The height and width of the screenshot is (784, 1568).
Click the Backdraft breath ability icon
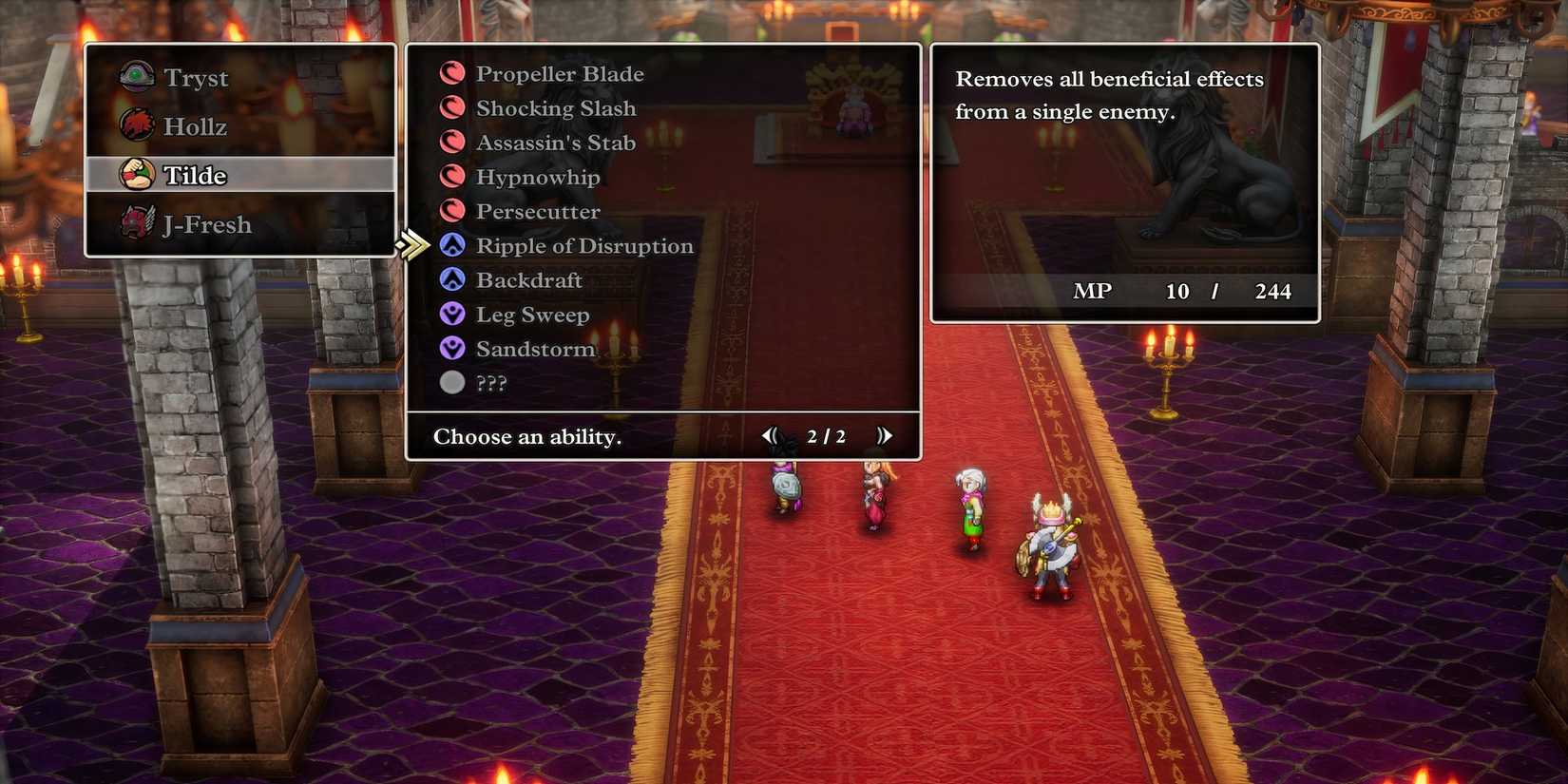point(451,279)
